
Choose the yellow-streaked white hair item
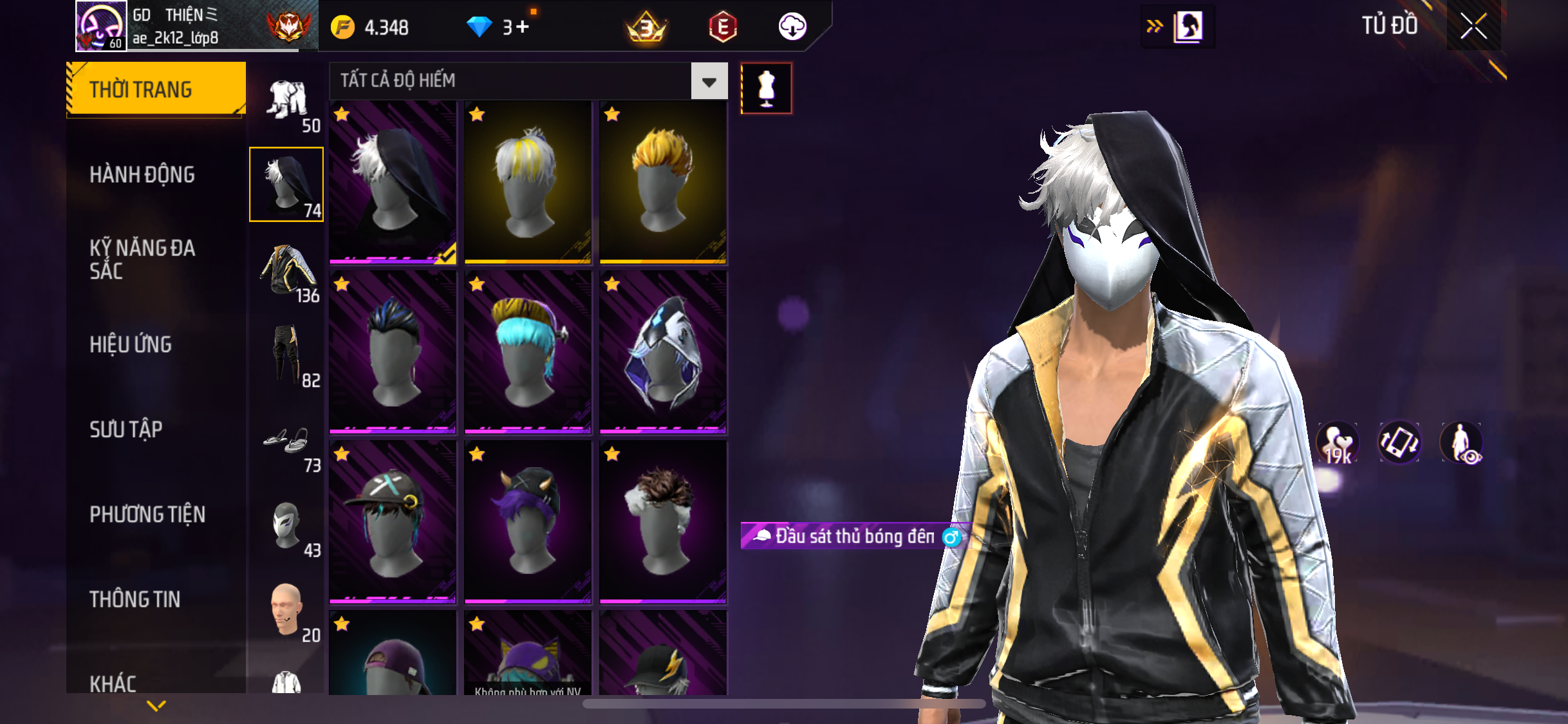pos(528,183)
